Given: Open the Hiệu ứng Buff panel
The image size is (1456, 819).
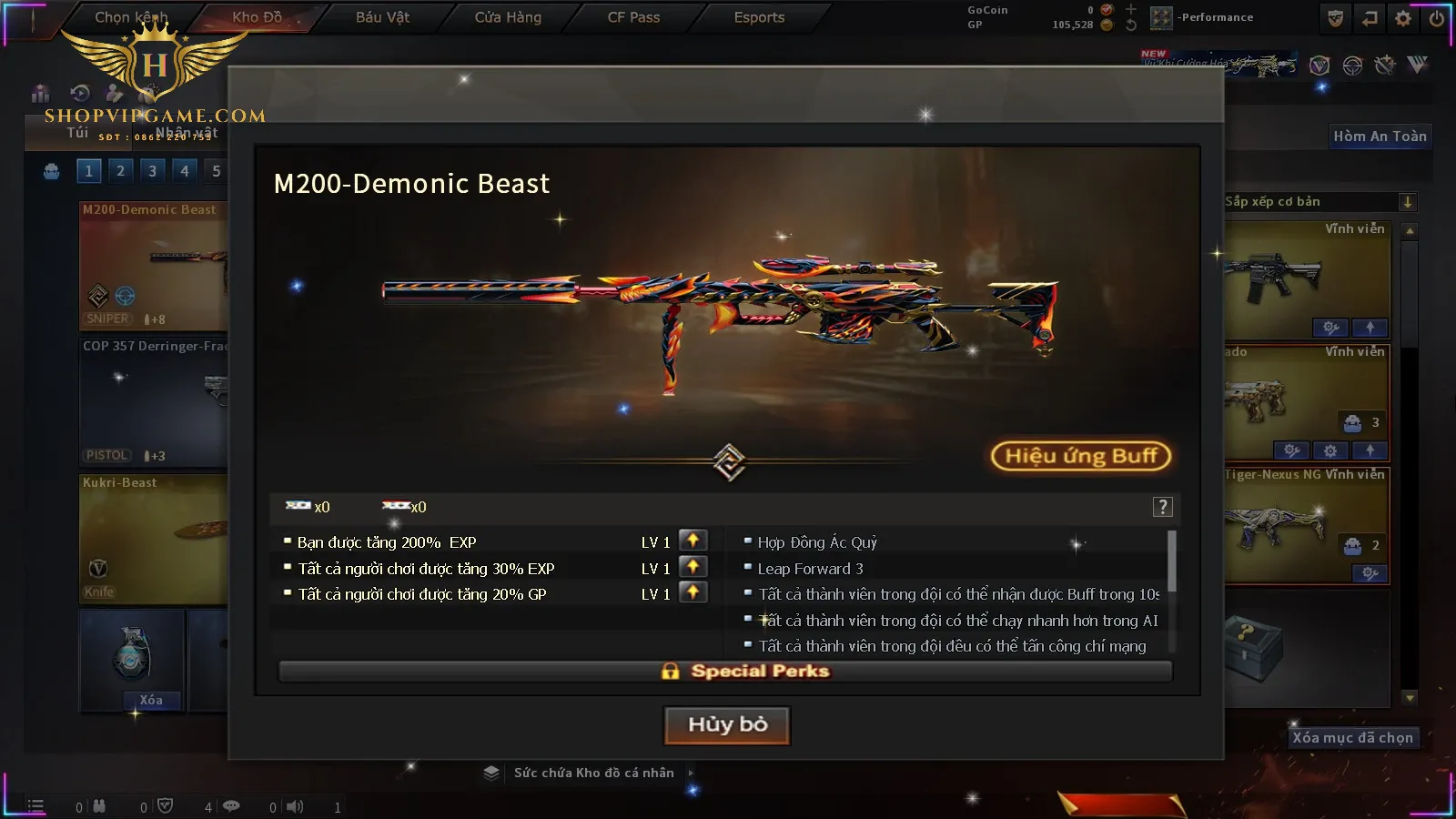Looking at the screenshot, I should [1080, 456].
